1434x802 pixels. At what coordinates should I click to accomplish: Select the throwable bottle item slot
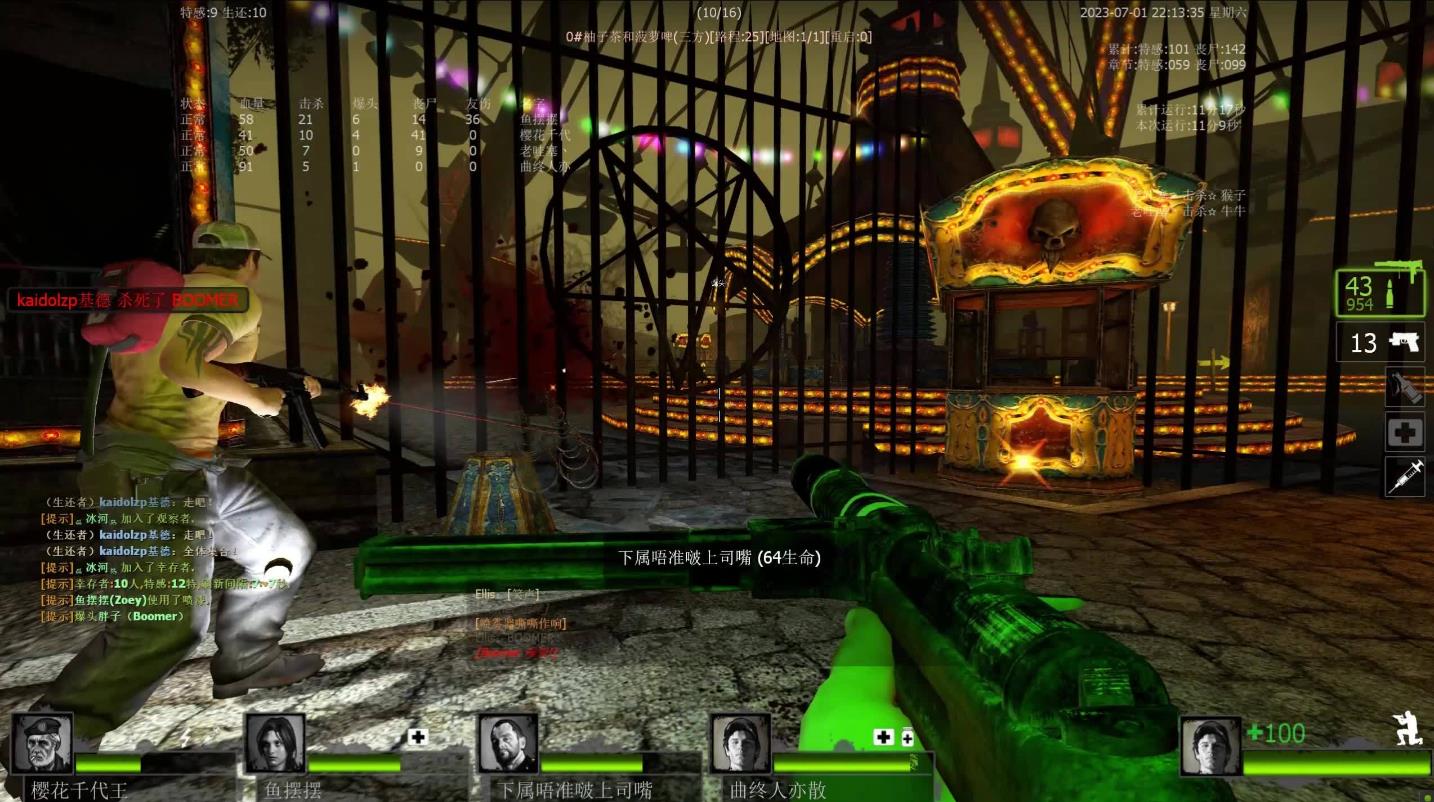tap(1404, 387)
